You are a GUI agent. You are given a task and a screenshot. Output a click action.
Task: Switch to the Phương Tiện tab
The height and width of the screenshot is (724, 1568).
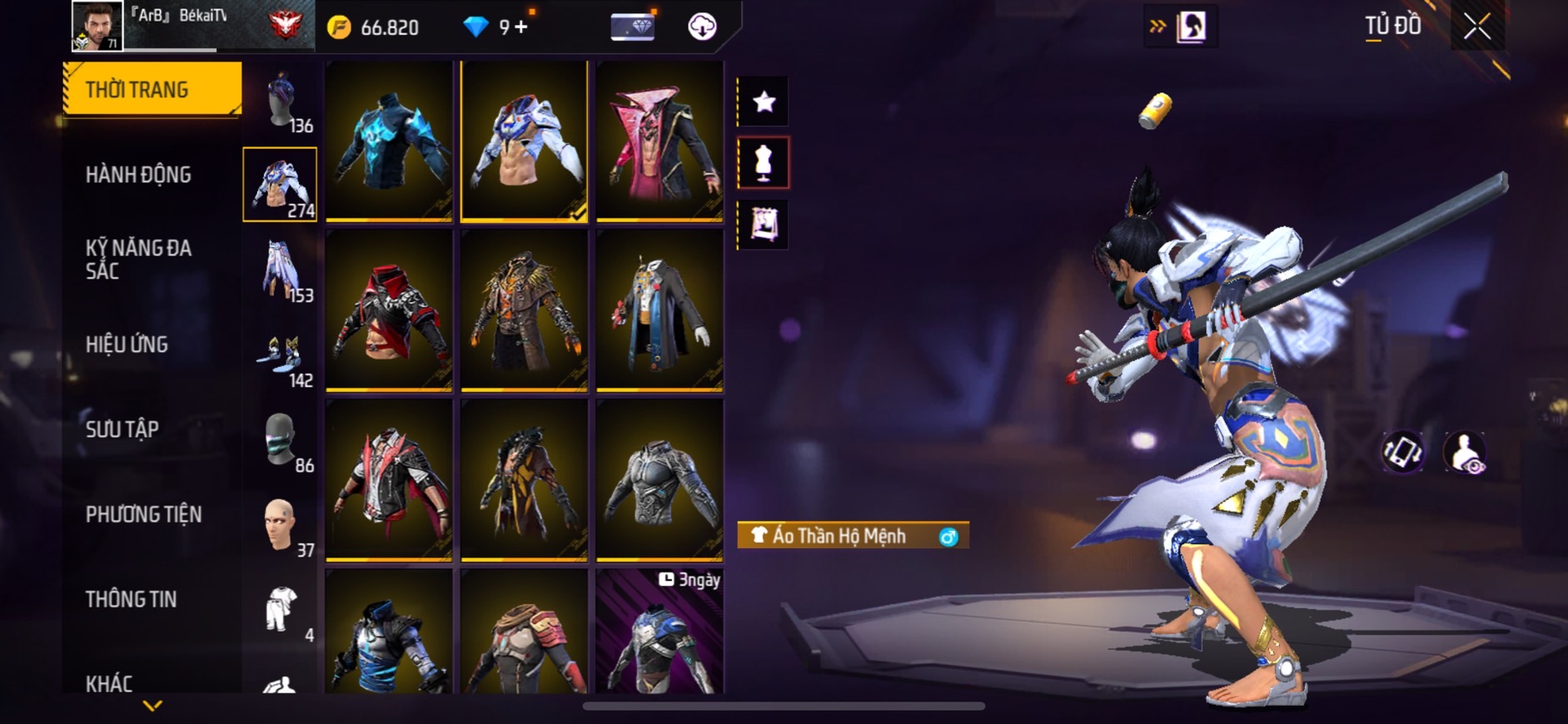143,514
